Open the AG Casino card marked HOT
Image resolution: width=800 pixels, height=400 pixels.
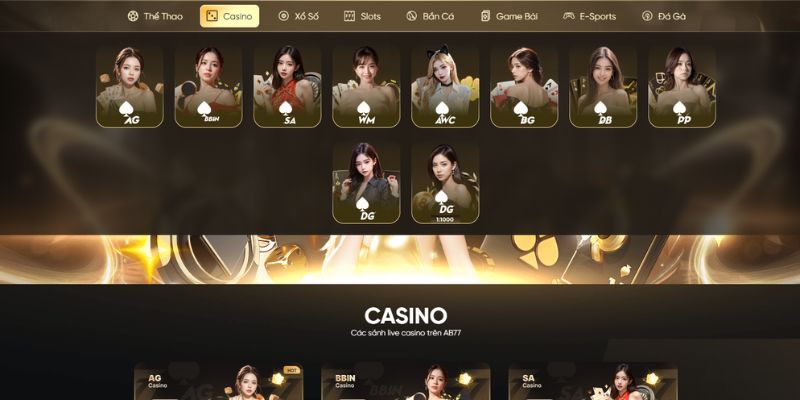coord(219,382)
